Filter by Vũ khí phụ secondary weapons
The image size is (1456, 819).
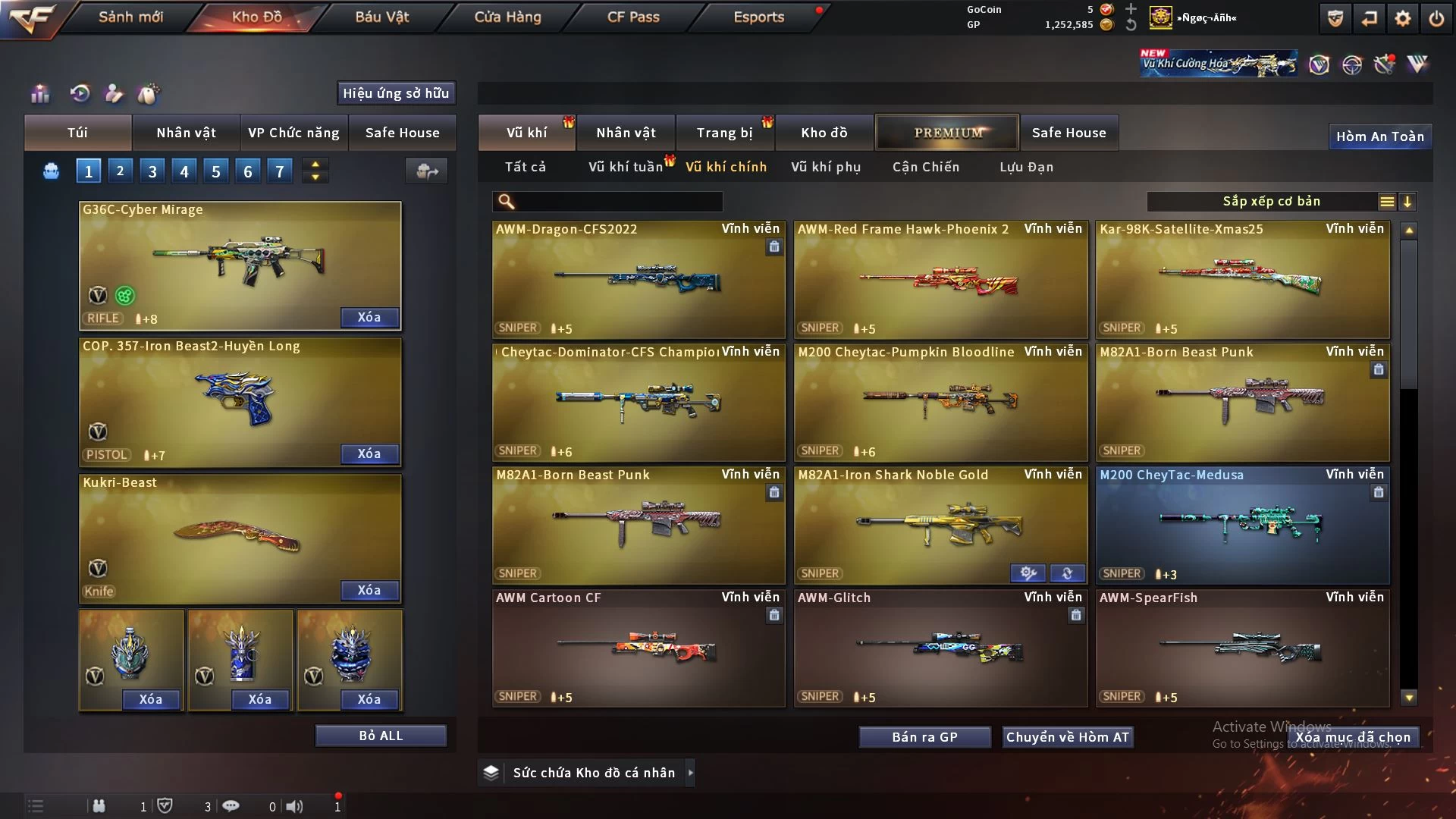[x=825, y=167]
